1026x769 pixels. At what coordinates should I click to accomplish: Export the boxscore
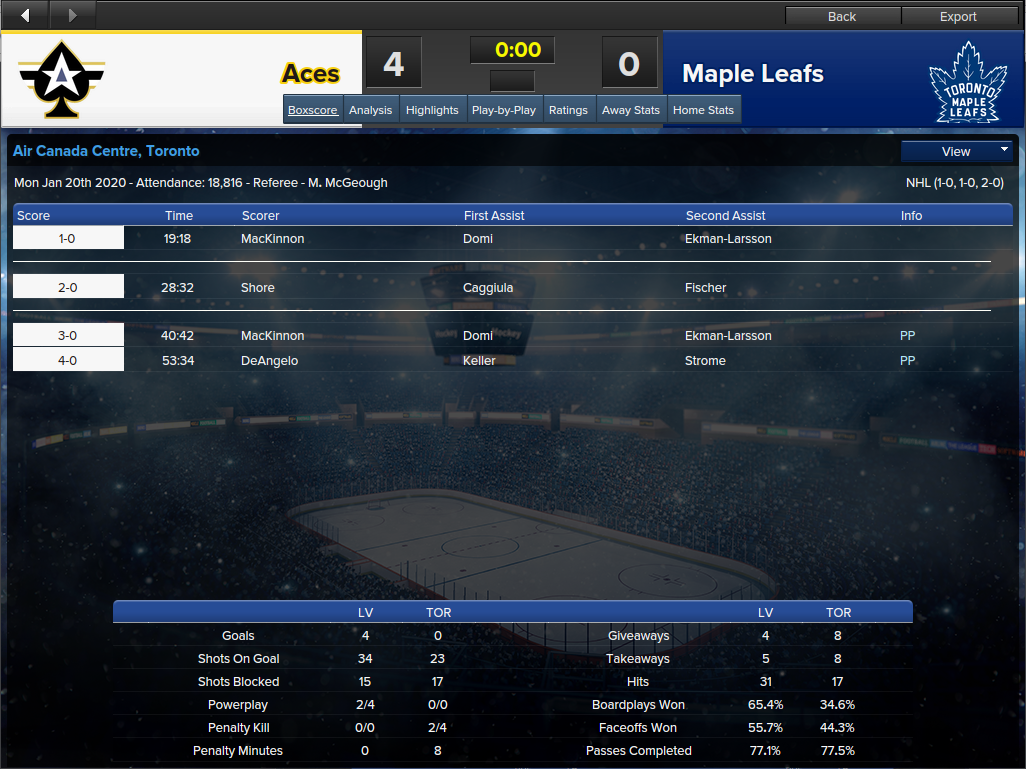[958, 16]
